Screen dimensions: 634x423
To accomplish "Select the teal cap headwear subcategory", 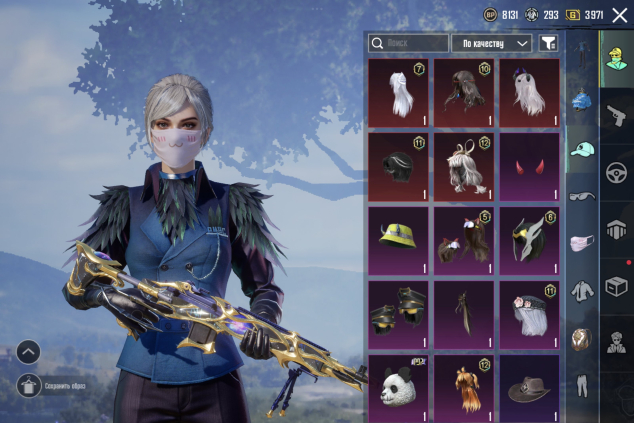I will point(582,149).
